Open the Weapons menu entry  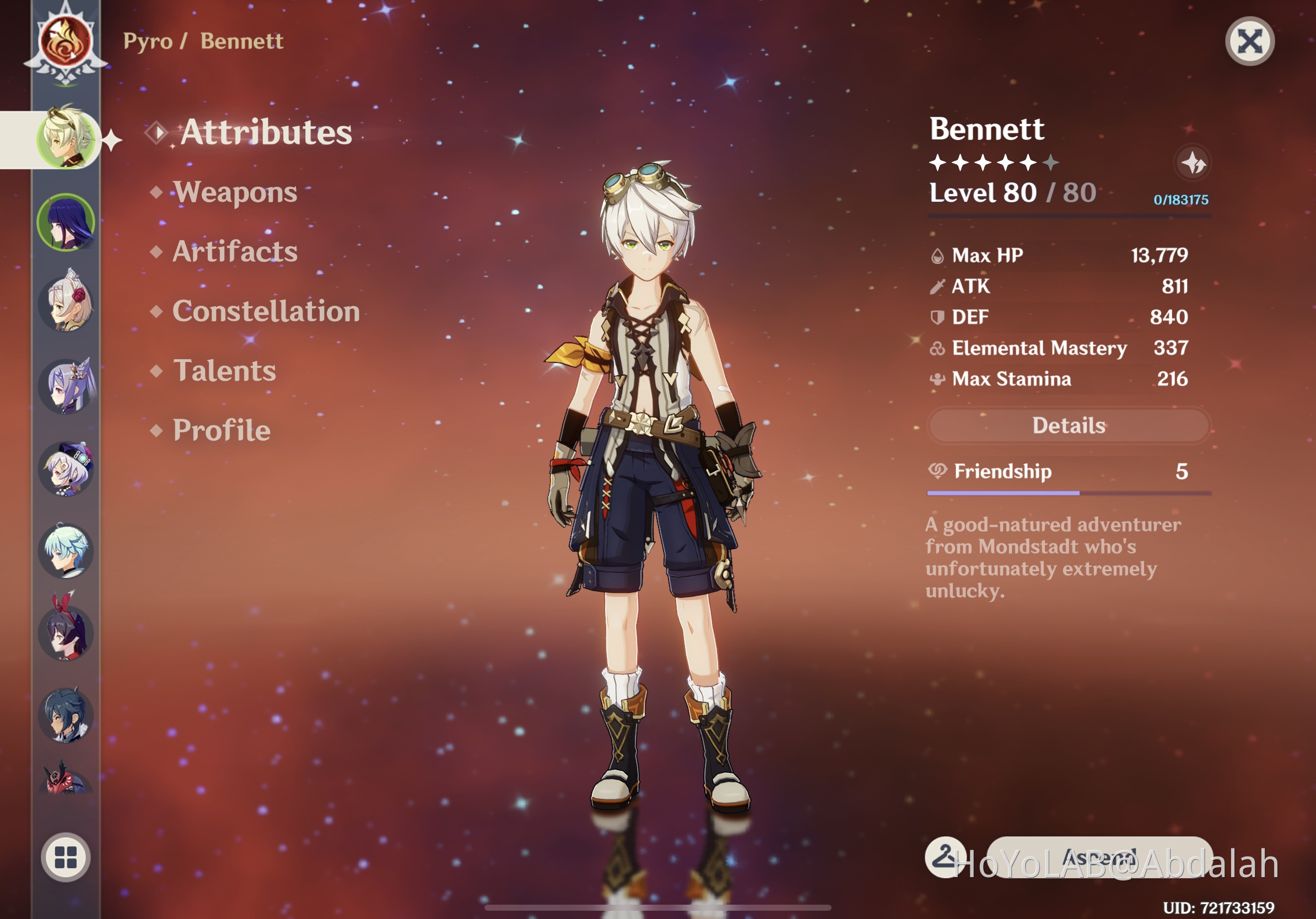click(235, 192)
